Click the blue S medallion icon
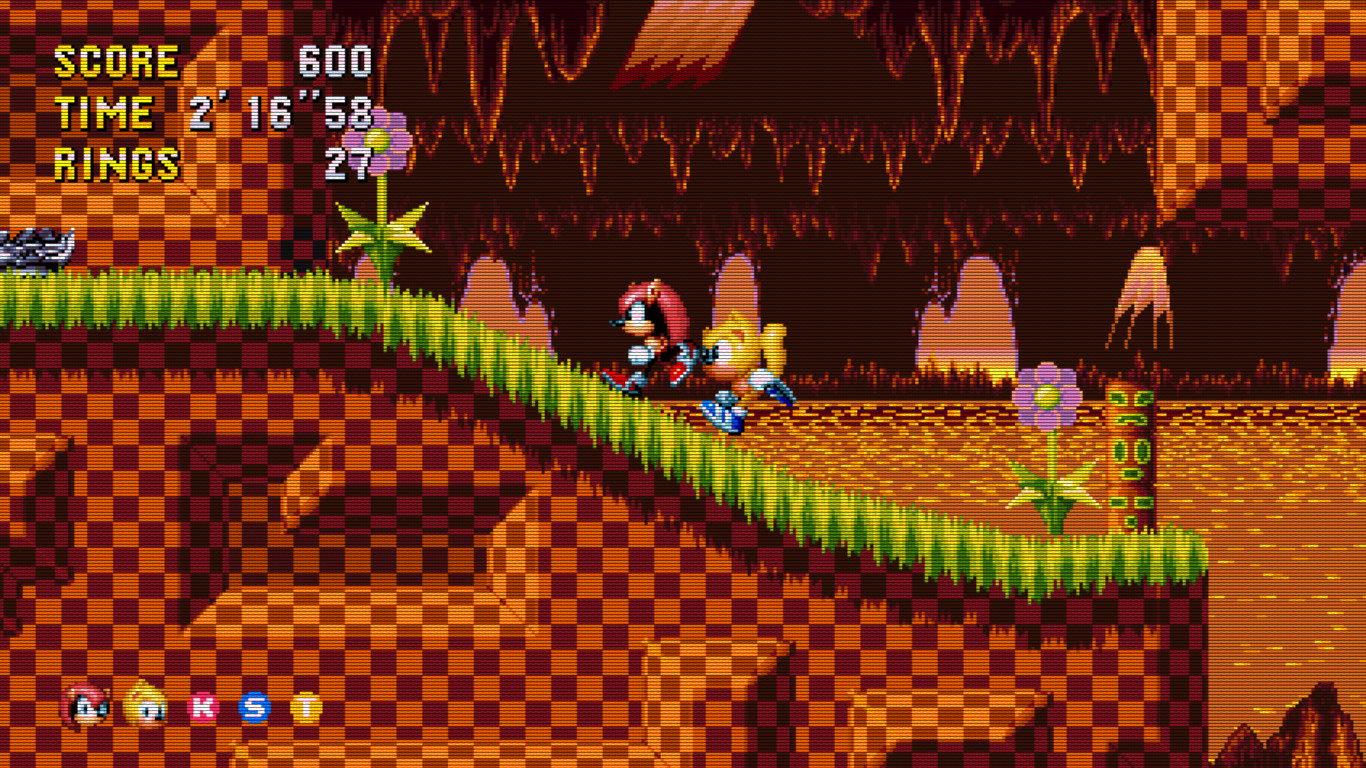Image resolution: width=1366 pixels, height=768 pixels. click(x=256, y=707)
